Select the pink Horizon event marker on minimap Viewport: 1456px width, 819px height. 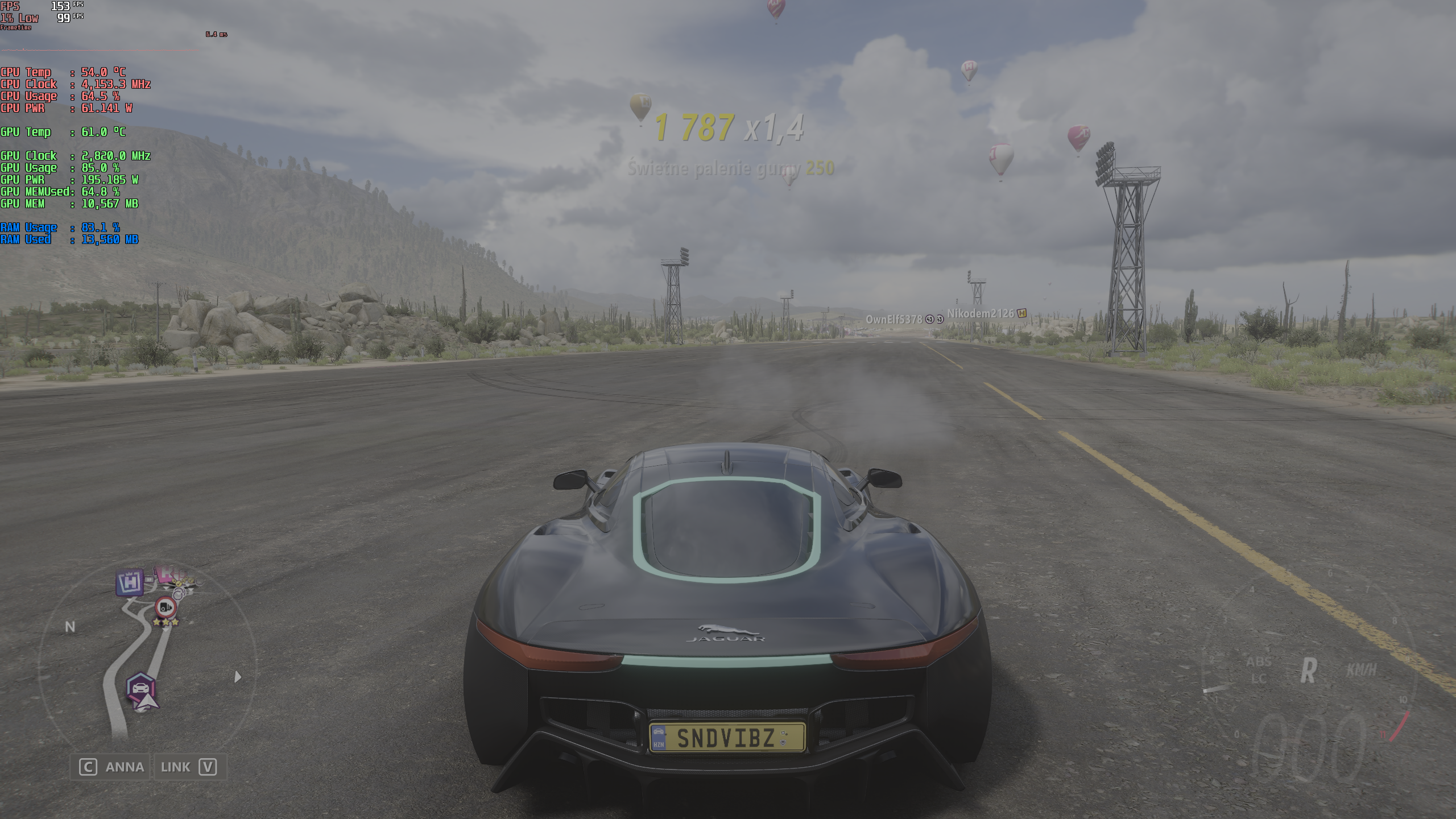[x=166, y=572]
